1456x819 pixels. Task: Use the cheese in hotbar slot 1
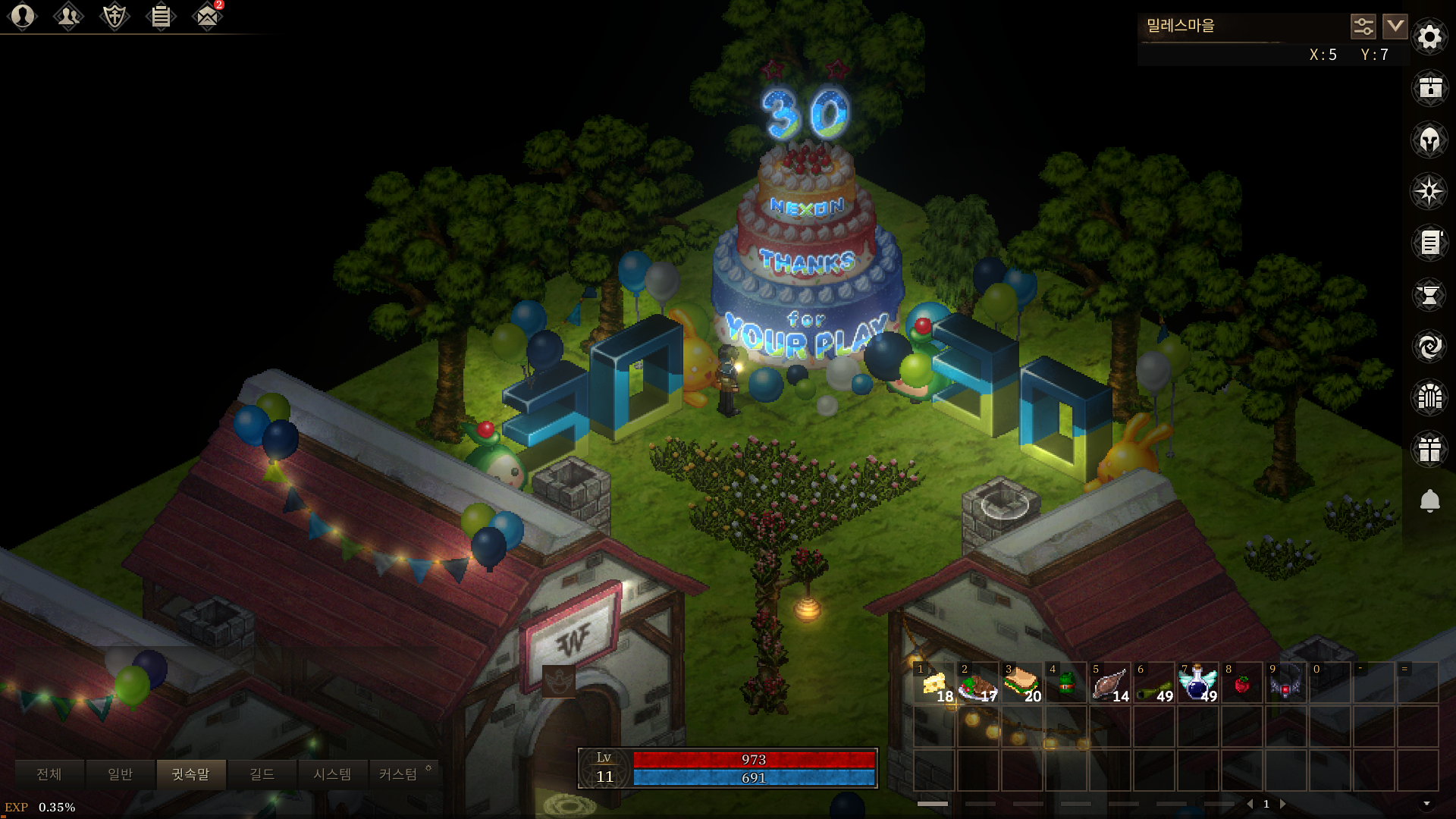934,684
